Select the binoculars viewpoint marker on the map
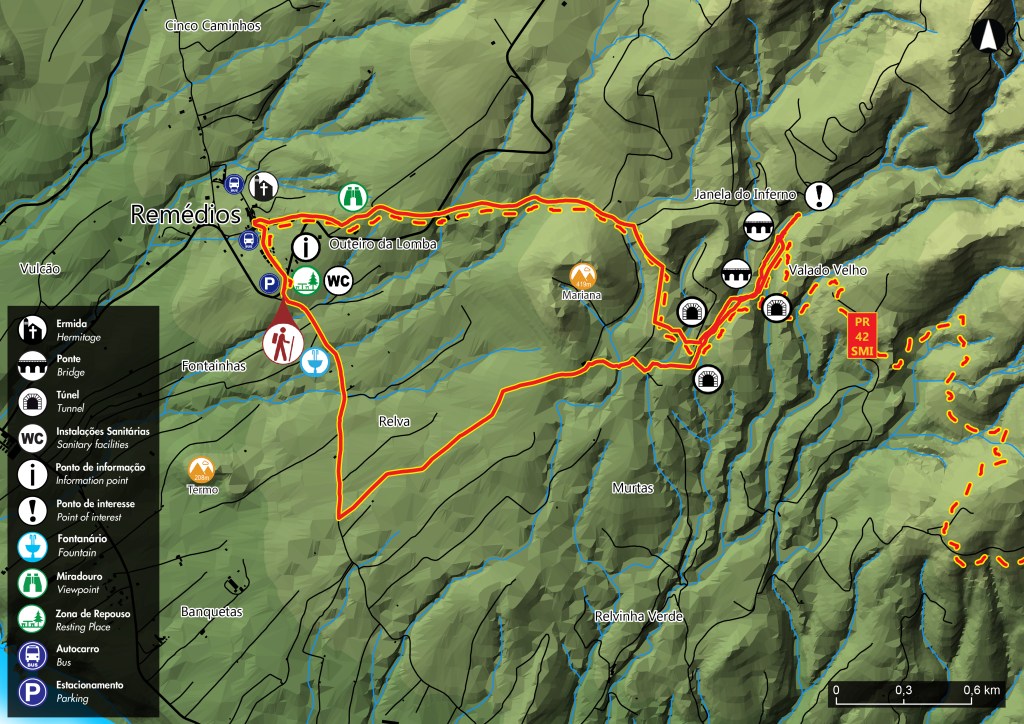1024x724 pixels. [352, 196]
